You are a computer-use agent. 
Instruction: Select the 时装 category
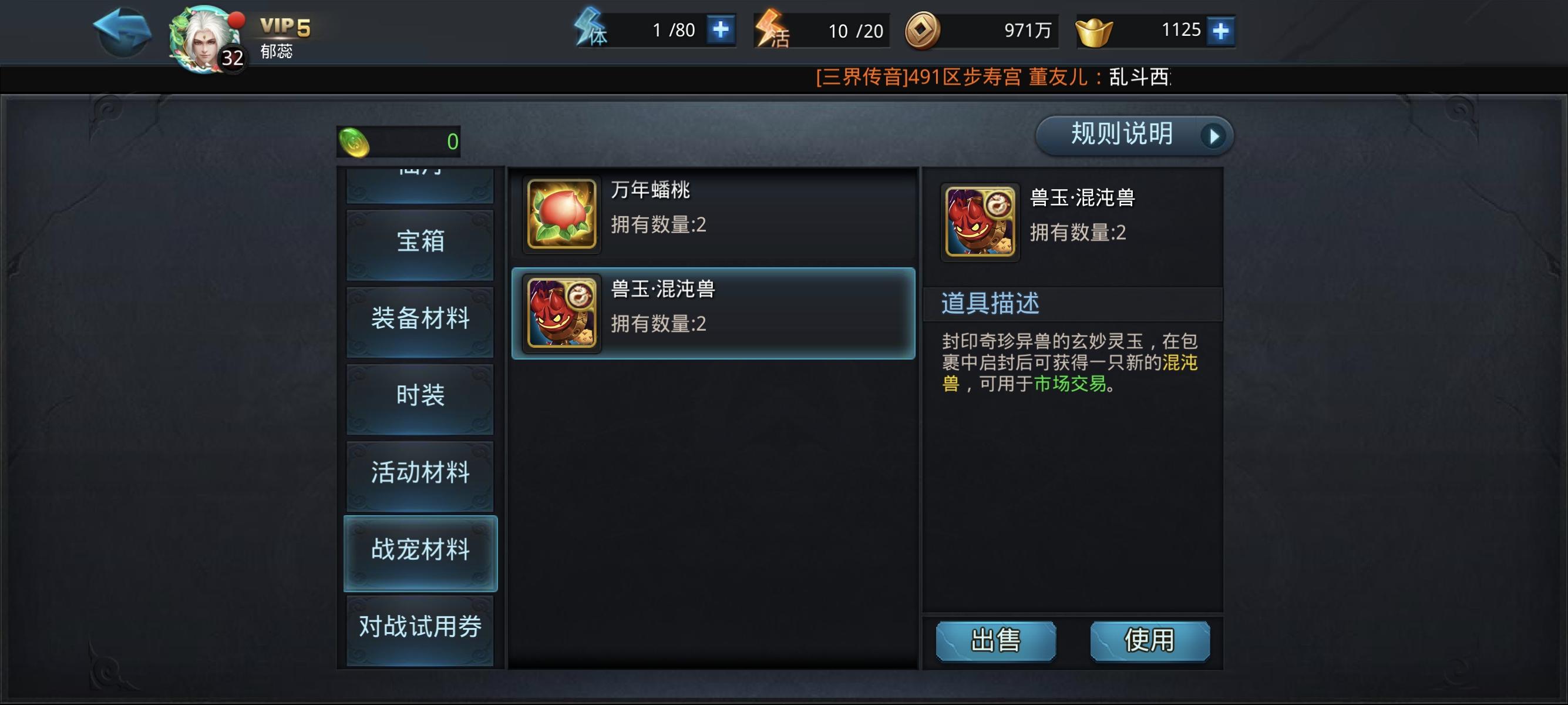(x=420, y=396)
